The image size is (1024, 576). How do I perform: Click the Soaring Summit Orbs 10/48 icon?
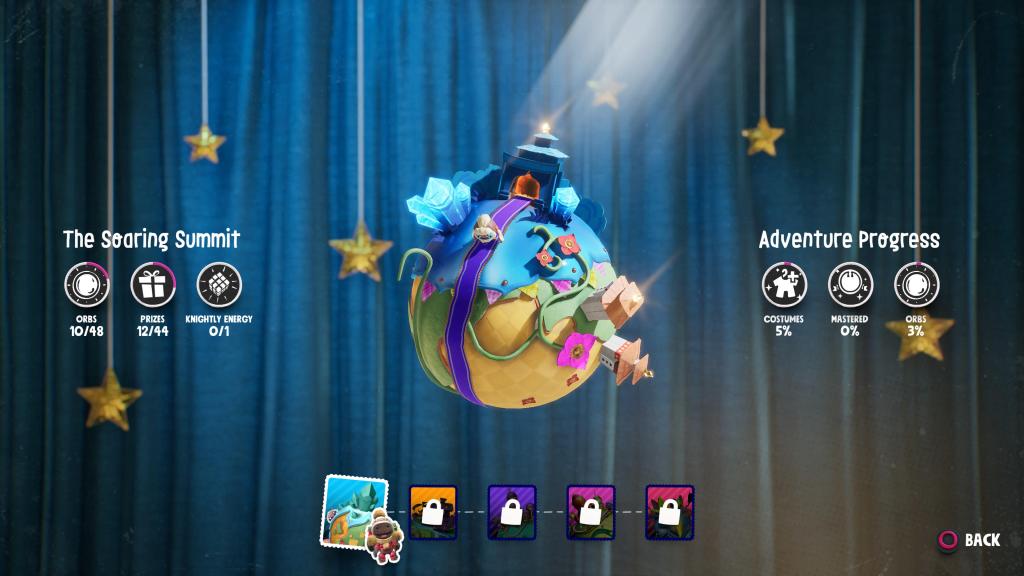click(x=87, y=286)
